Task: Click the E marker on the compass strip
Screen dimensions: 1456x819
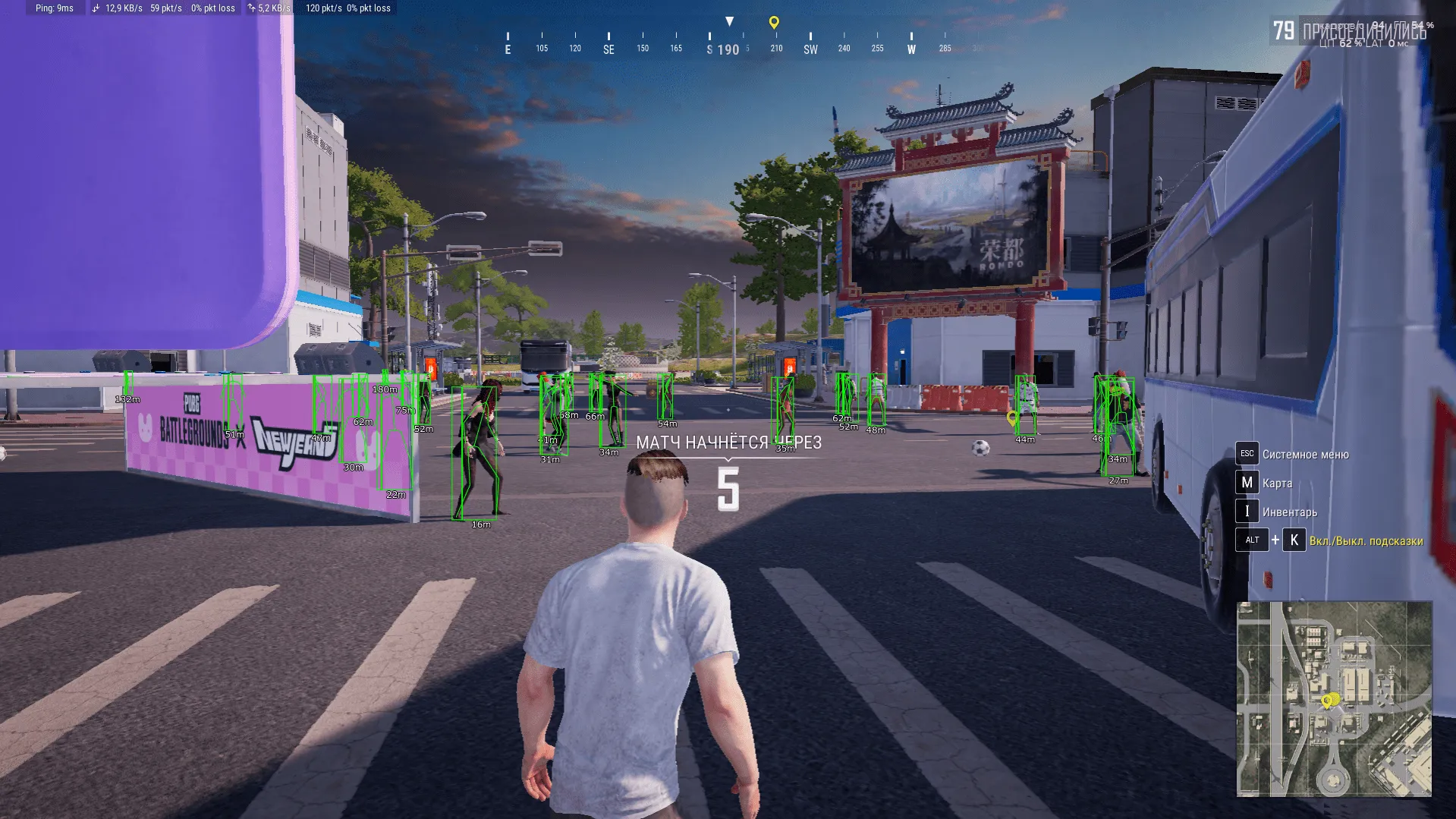Action: point(507,48)
